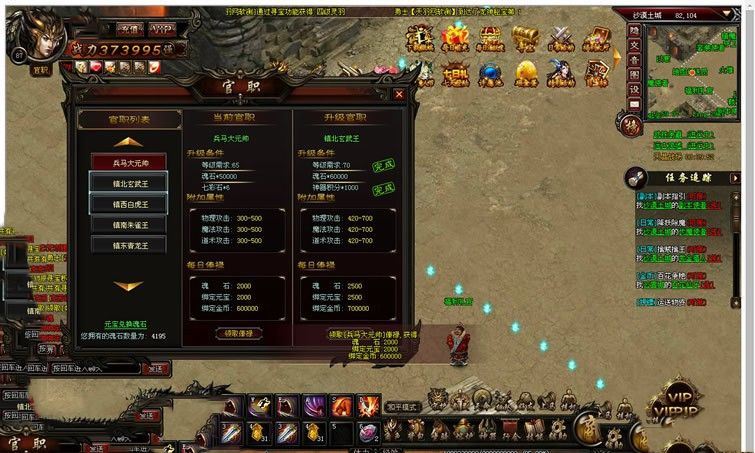
Task: Open the 设 settings button by minimap
Action: click(633, 90)
